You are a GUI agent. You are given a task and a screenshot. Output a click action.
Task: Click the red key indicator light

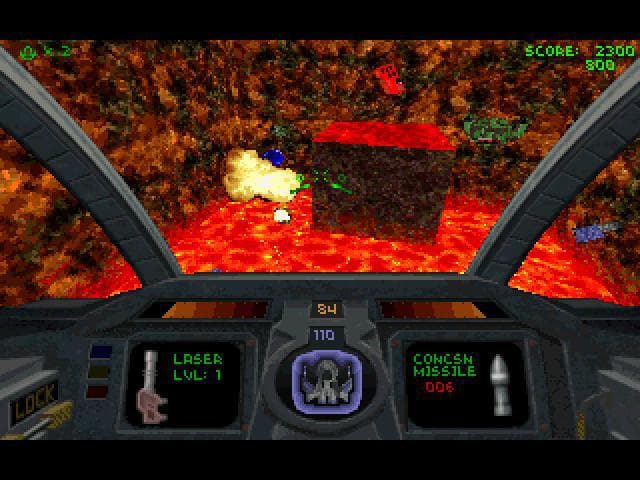[x=100, y=391]
